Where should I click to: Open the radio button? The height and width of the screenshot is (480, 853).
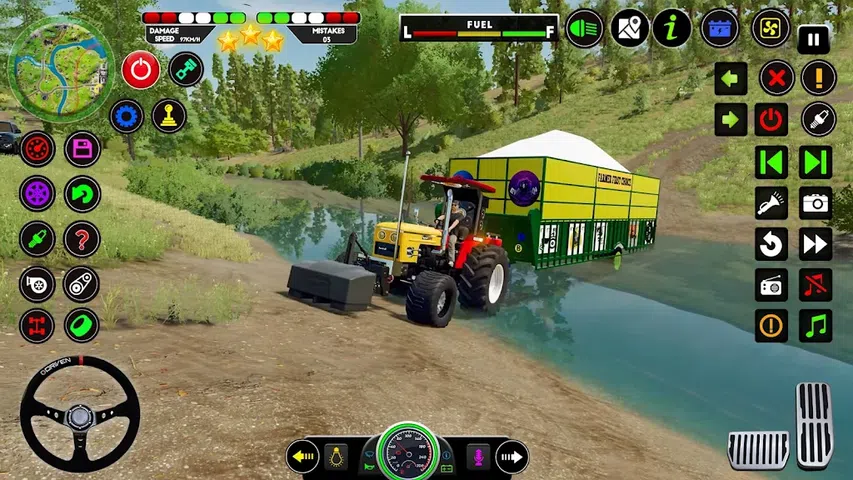771,286
